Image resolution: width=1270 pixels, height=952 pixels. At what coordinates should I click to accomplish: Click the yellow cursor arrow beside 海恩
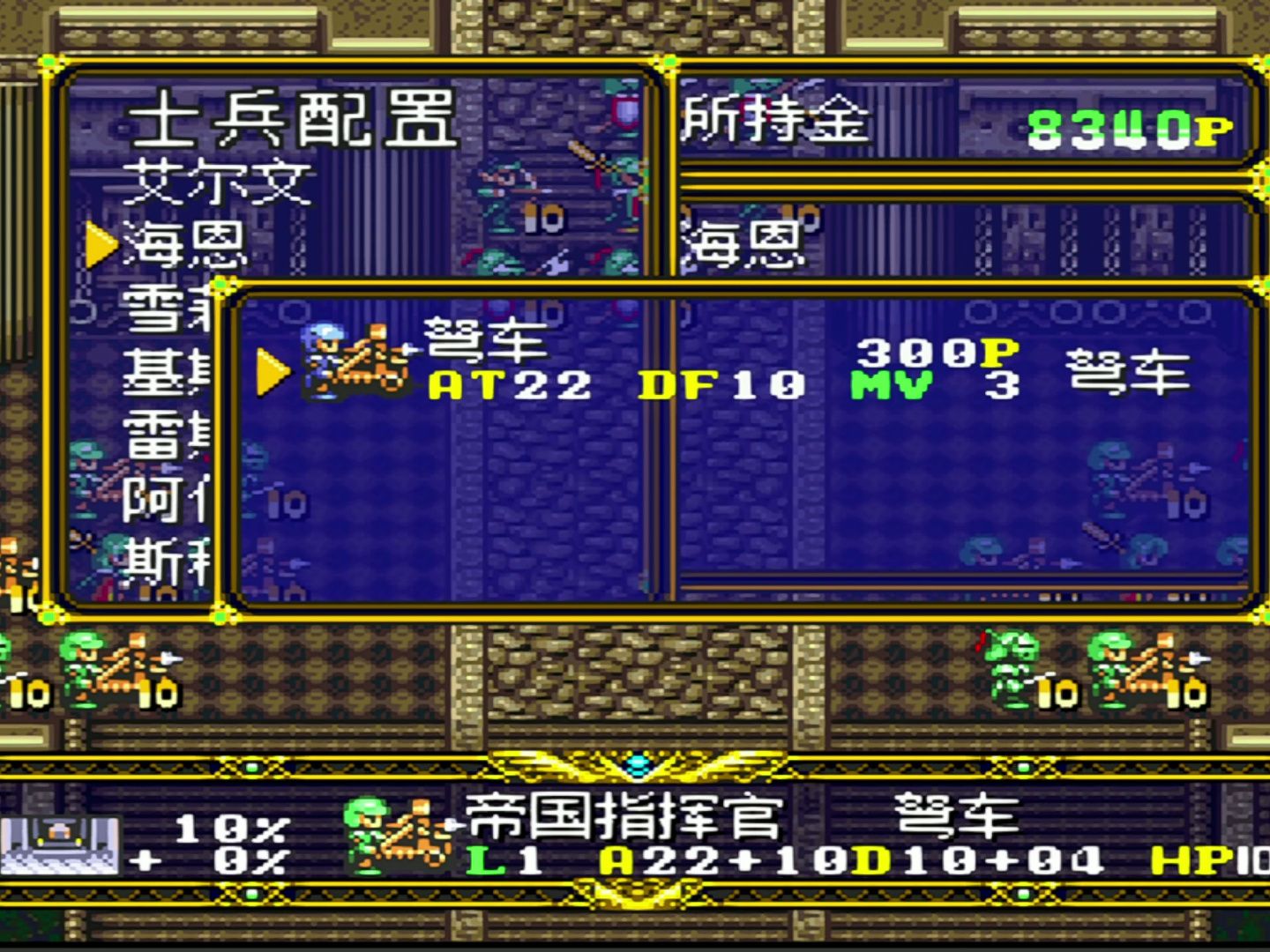(100, 245)
